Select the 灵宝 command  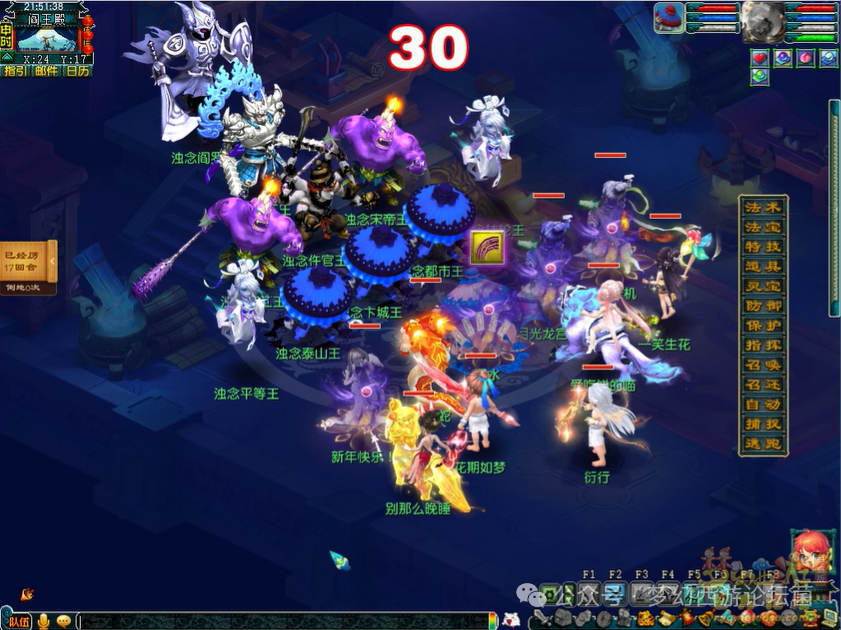[x=763, y=286]
